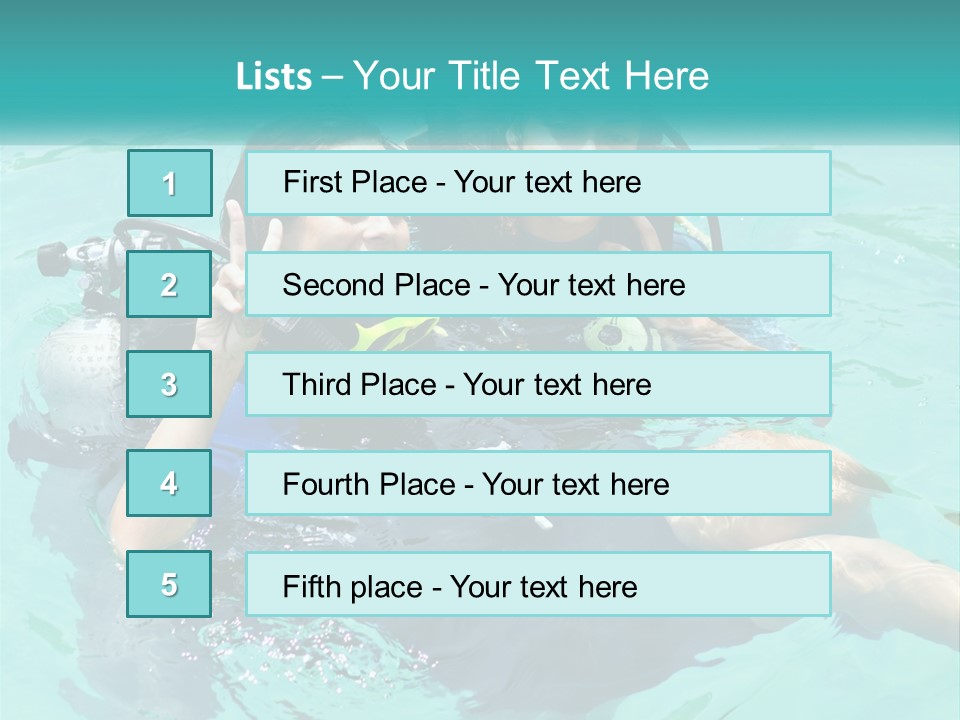Click the Lists title text
960x720 pixels.
tap(472, 76)
